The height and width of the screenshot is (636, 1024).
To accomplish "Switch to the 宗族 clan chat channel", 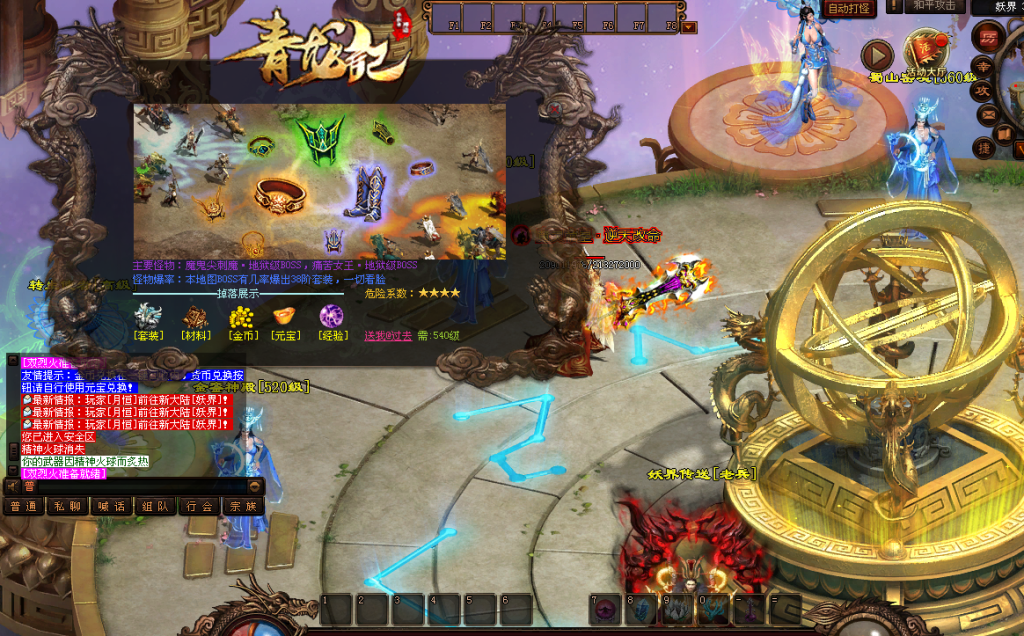I will point(243,507).
